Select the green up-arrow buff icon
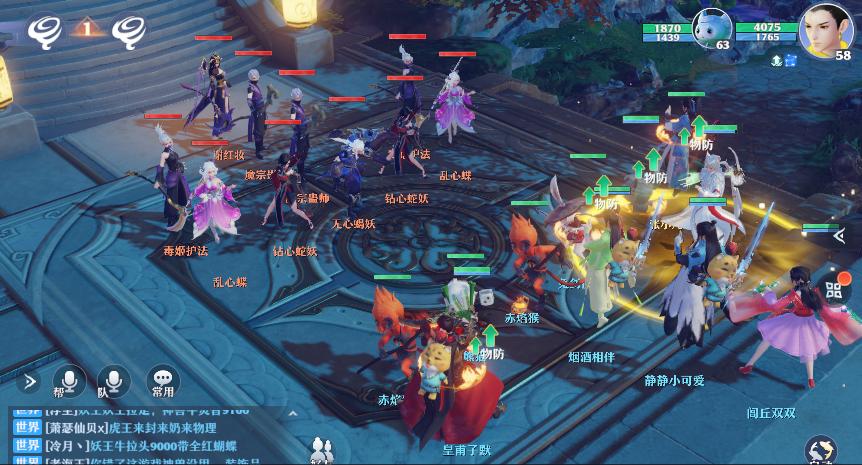 (x=775, y=61)
